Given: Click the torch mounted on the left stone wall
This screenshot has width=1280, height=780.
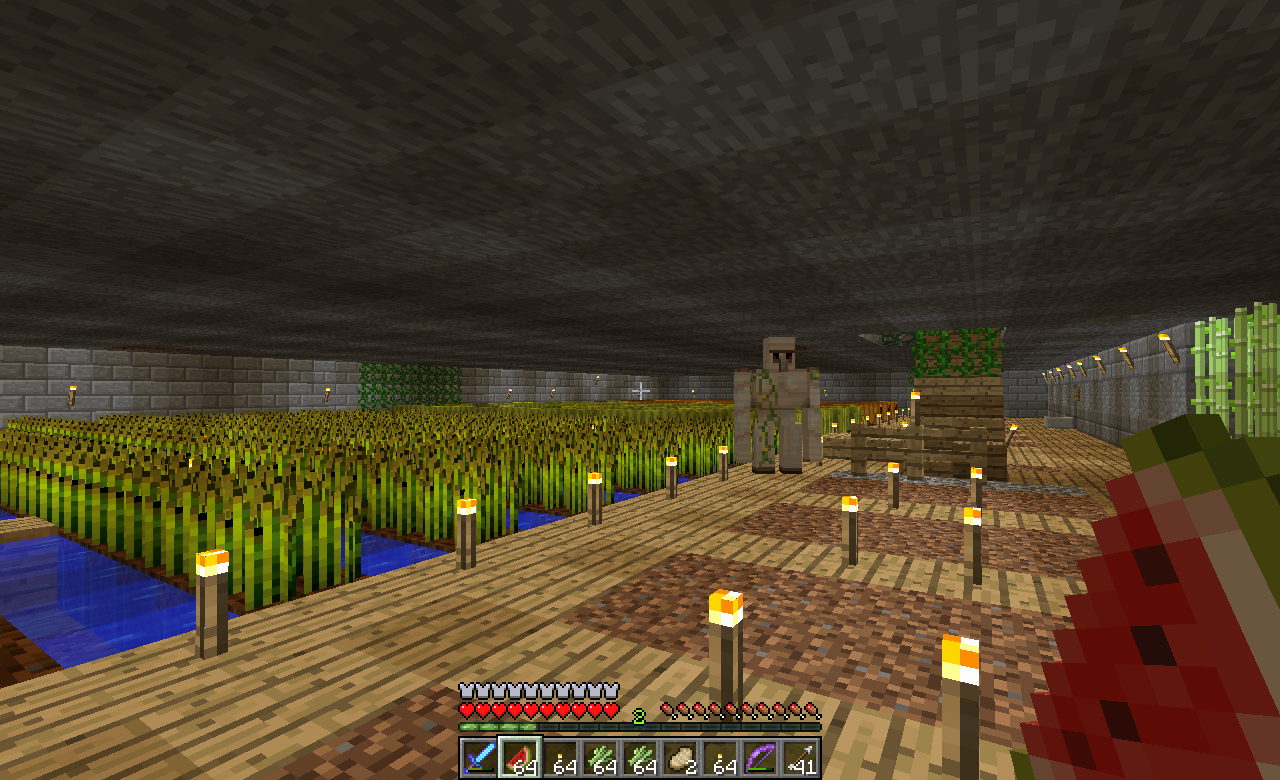Looking at the screenshot, I should click(75, 395).
